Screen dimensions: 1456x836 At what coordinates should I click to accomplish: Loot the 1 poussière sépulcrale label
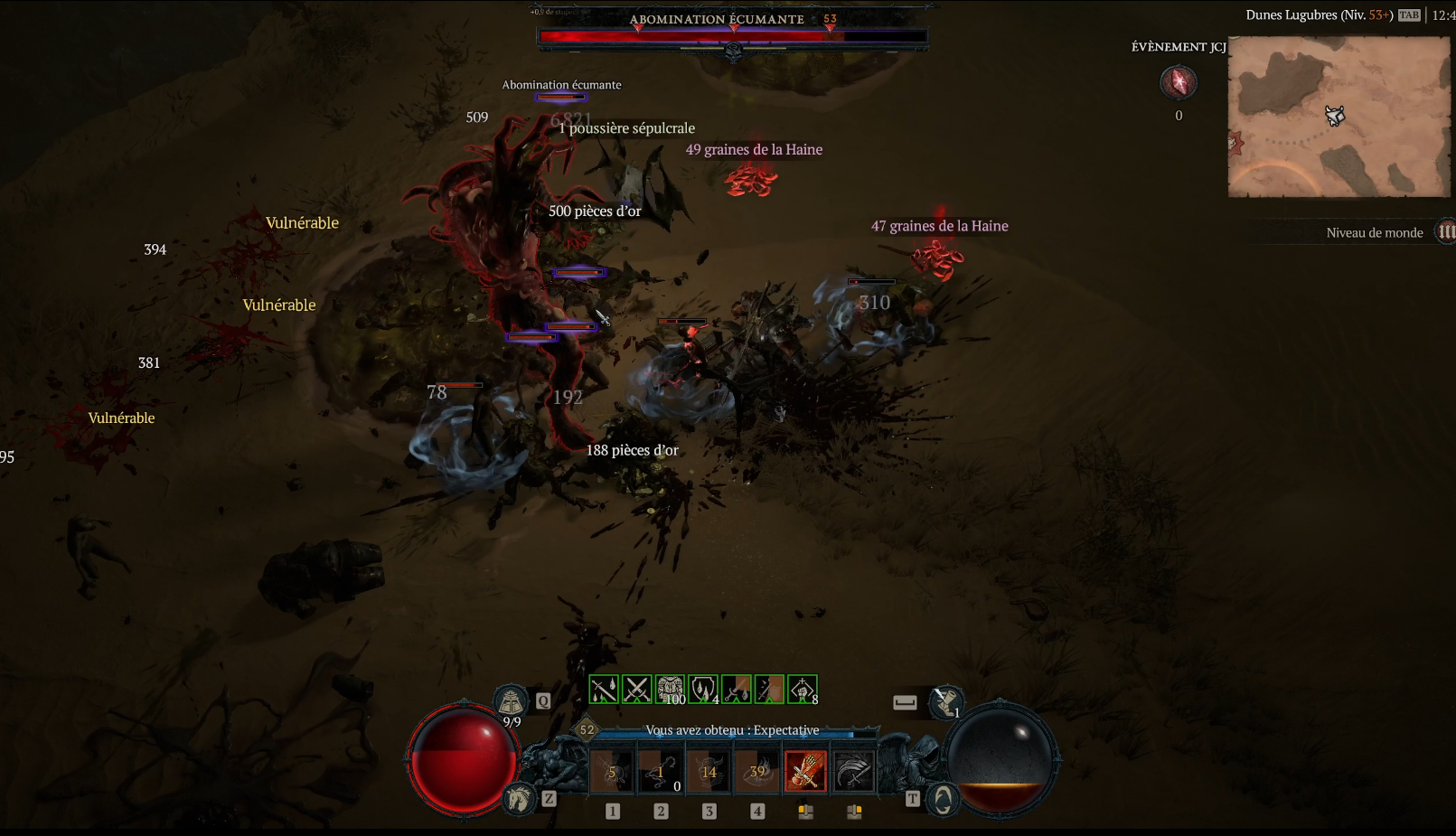627,128
